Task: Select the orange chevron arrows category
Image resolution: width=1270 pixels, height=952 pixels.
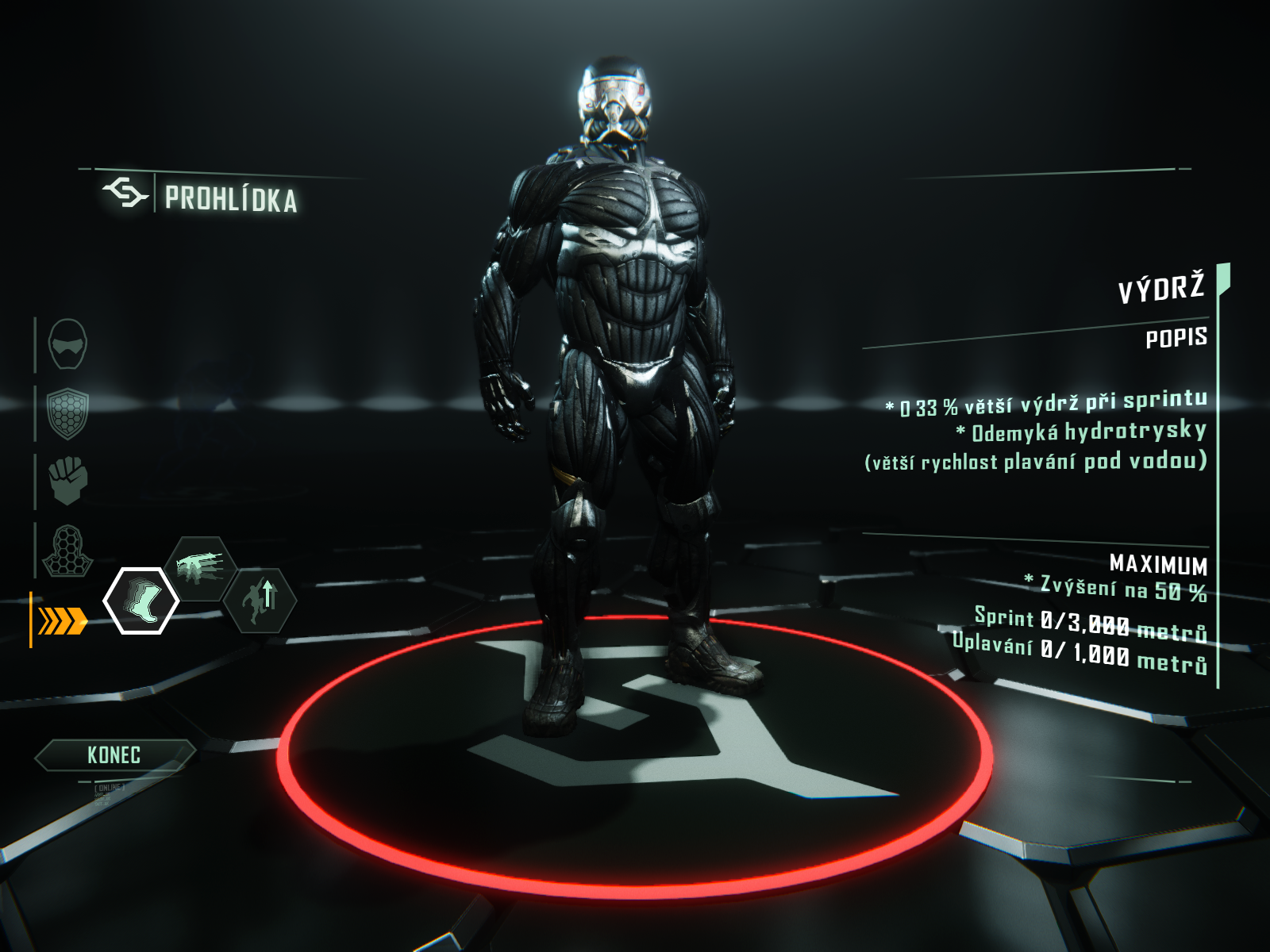Action: click(x=63, y=621)
